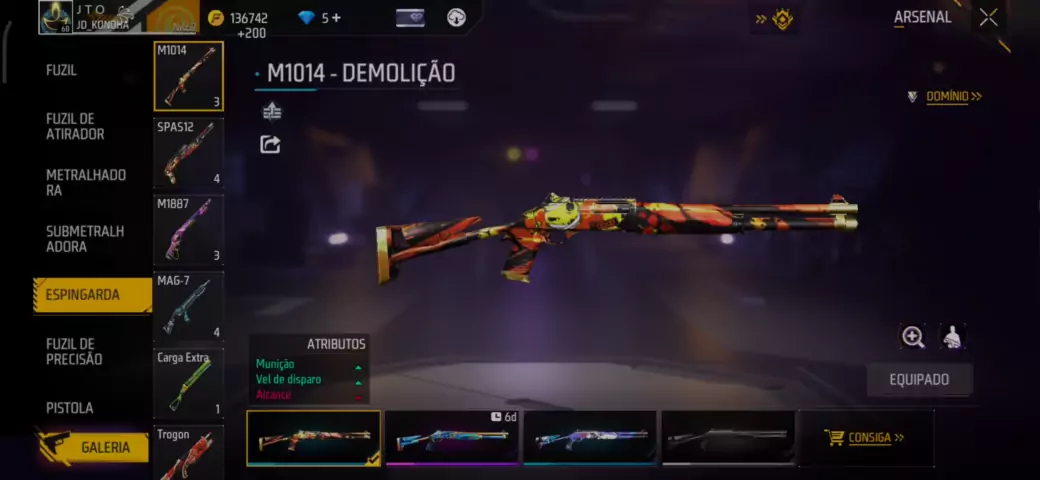The width and height of the screenshot is (1040, 480).
Task: Select the skin with 6d timer
Action: (x=451, y=438)
